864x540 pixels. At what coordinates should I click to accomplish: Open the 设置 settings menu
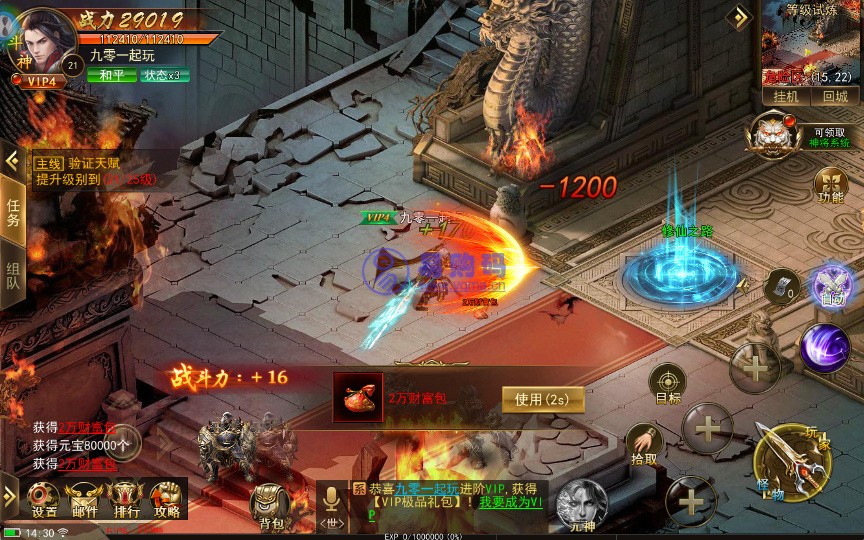click(43, 497)
